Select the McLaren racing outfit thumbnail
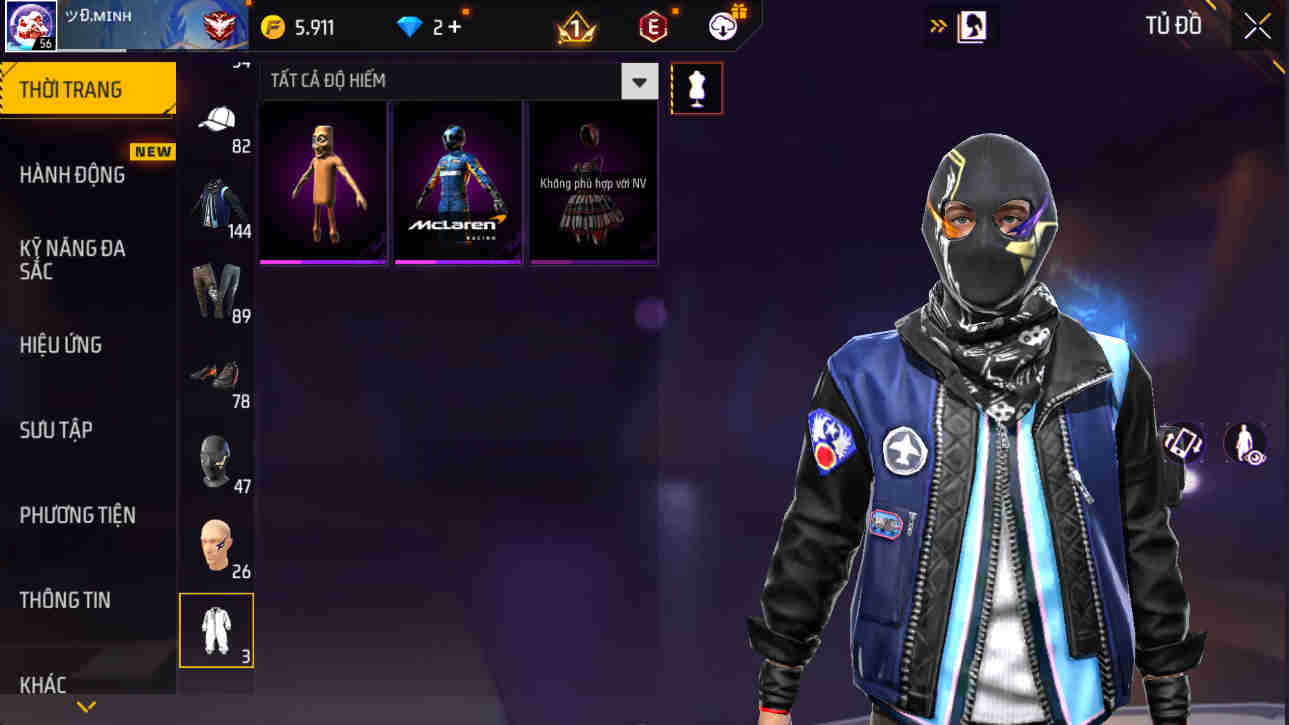Viewport: 1289px width, 725px height. (457, 182)
